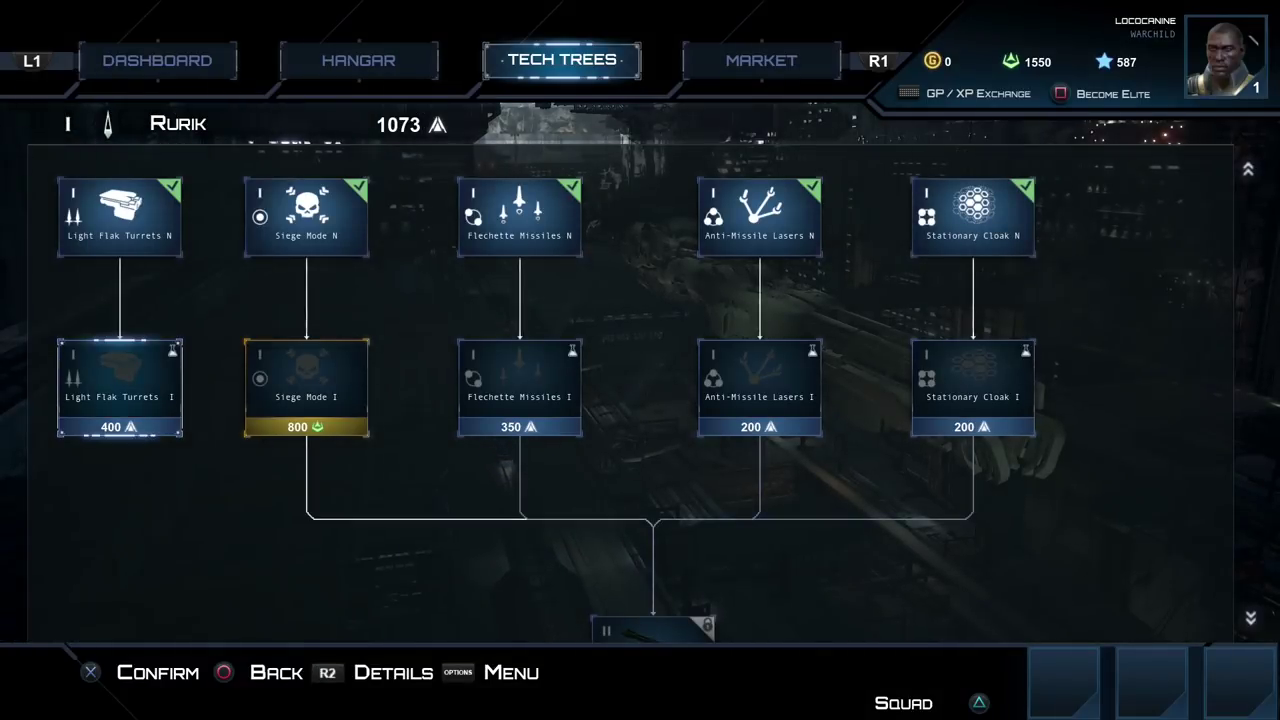Image resolution: width=1280 pixels, height=720 pixels.
Task: Switch to the Dashboard tab
Action: [157, 61]
